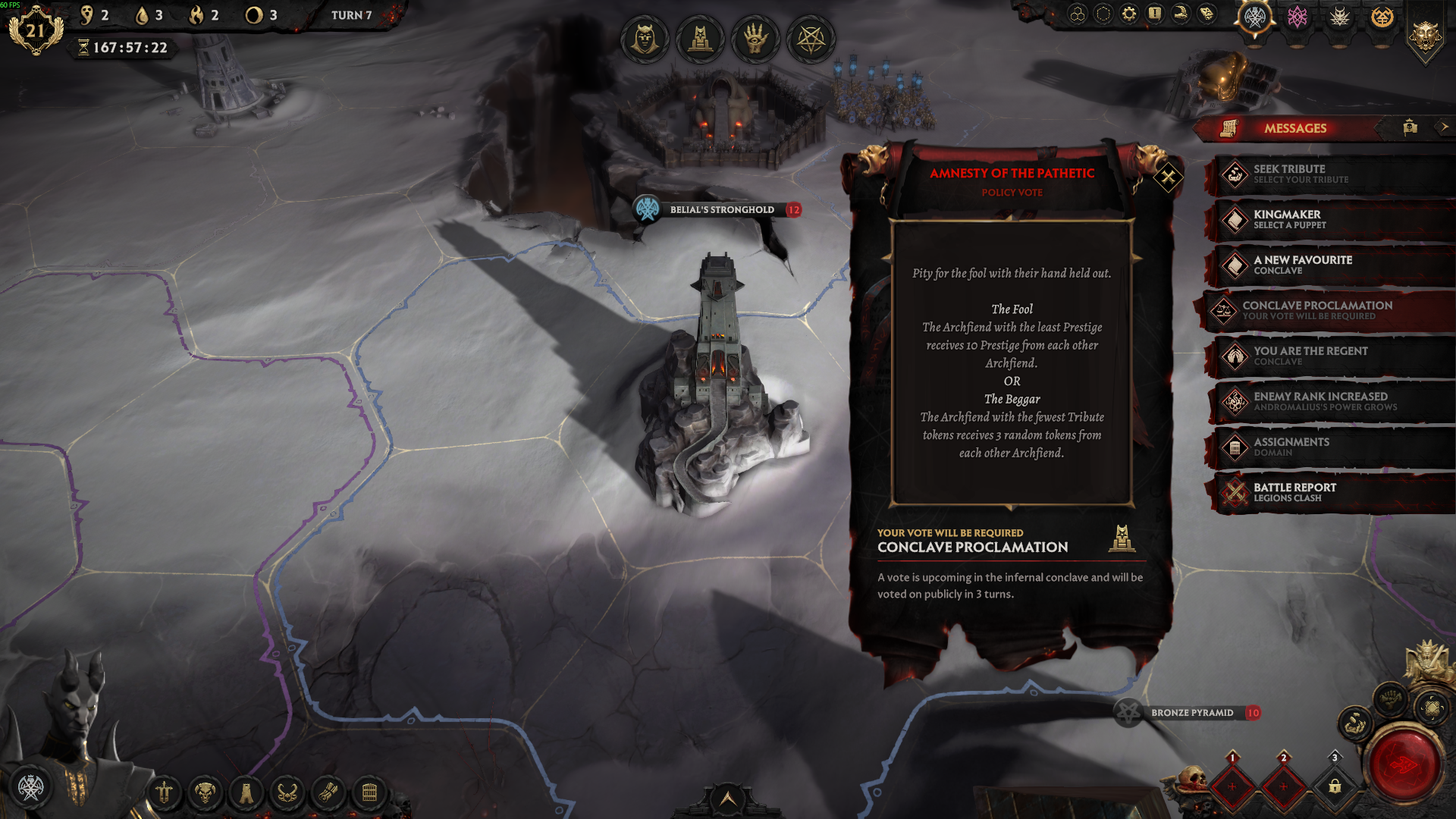
Task: Open the scrolls icon in bottom bar
Action: [328, 793]
